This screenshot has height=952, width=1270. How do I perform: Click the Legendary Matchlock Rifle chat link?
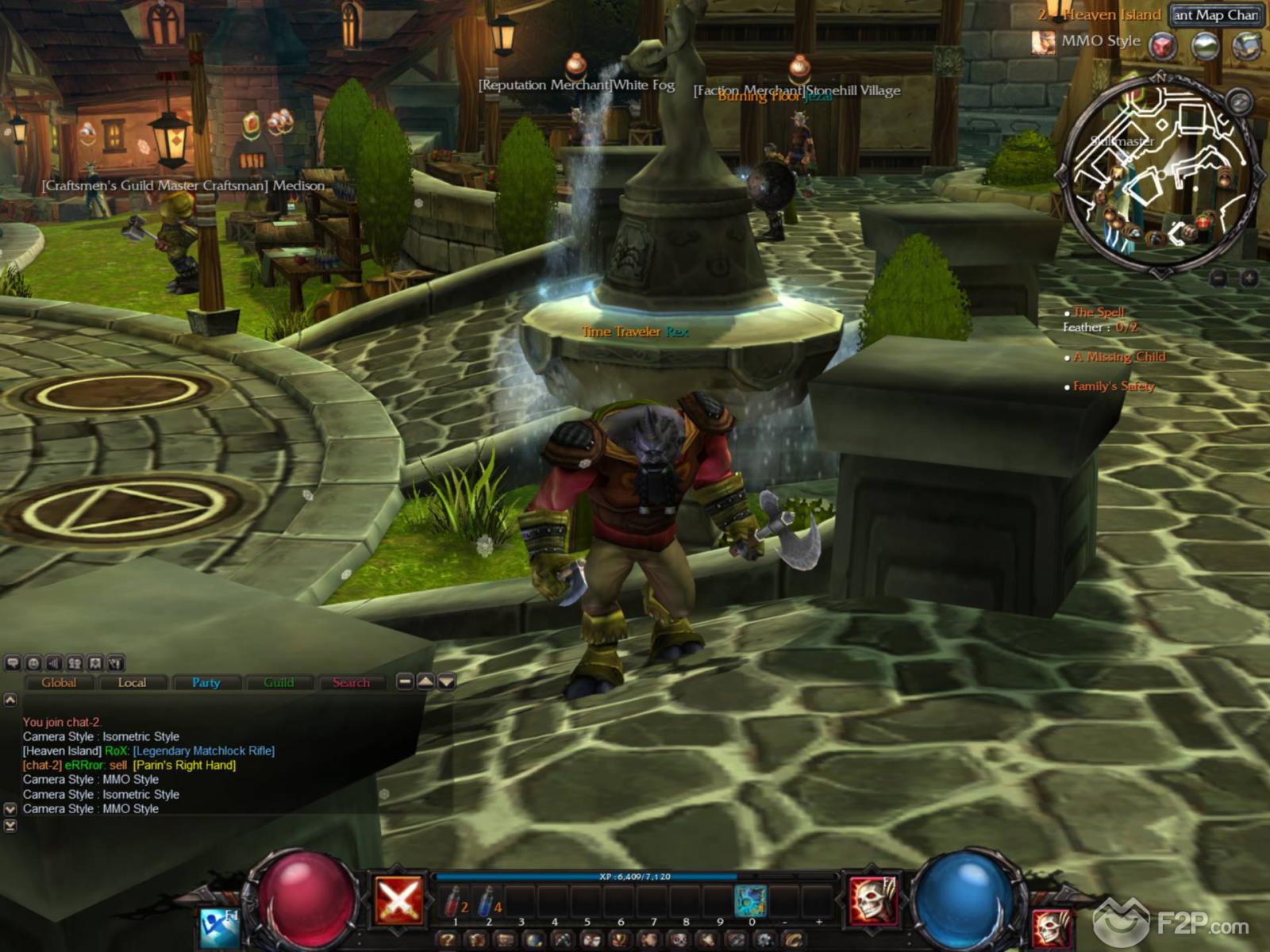point(204,750)
